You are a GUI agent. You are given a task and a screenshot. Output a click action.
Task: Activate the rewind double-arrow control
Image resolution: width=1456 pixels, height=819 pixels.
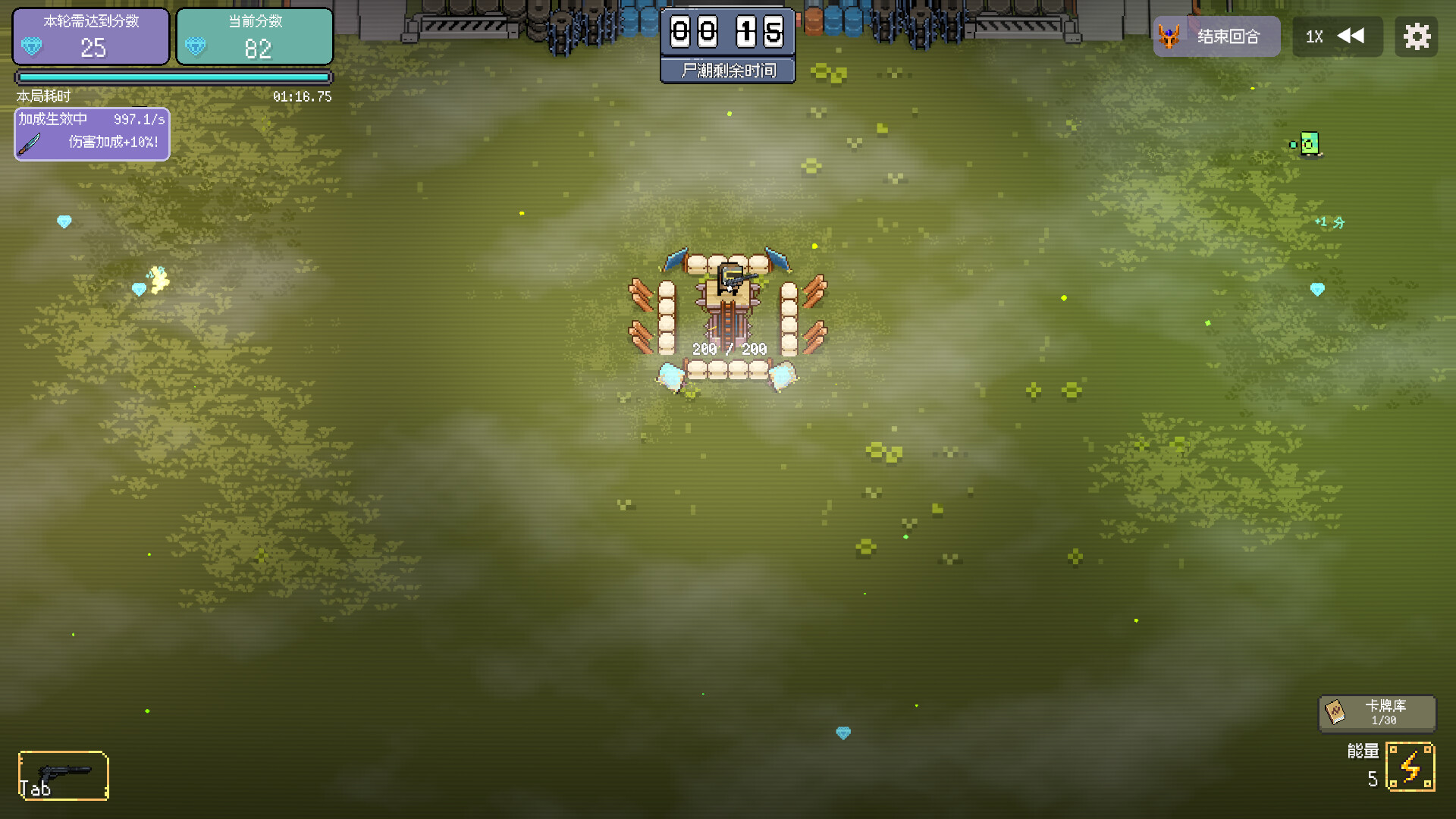coord(1352,36)
